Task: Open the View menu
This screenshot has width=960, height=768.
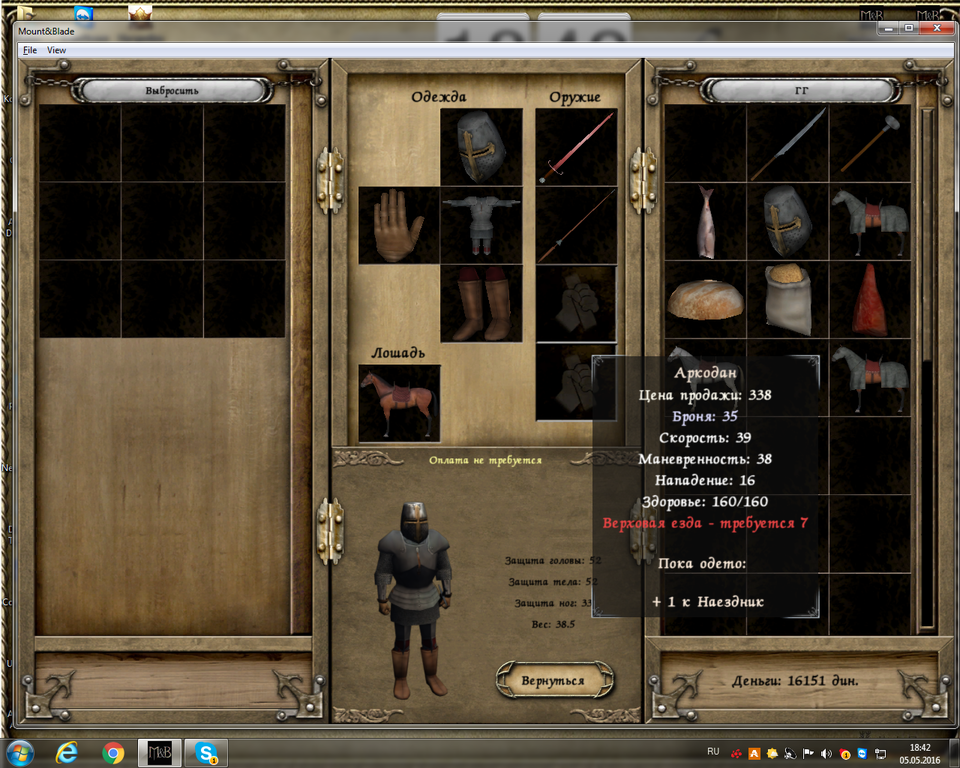Action: tap(57, 50)
